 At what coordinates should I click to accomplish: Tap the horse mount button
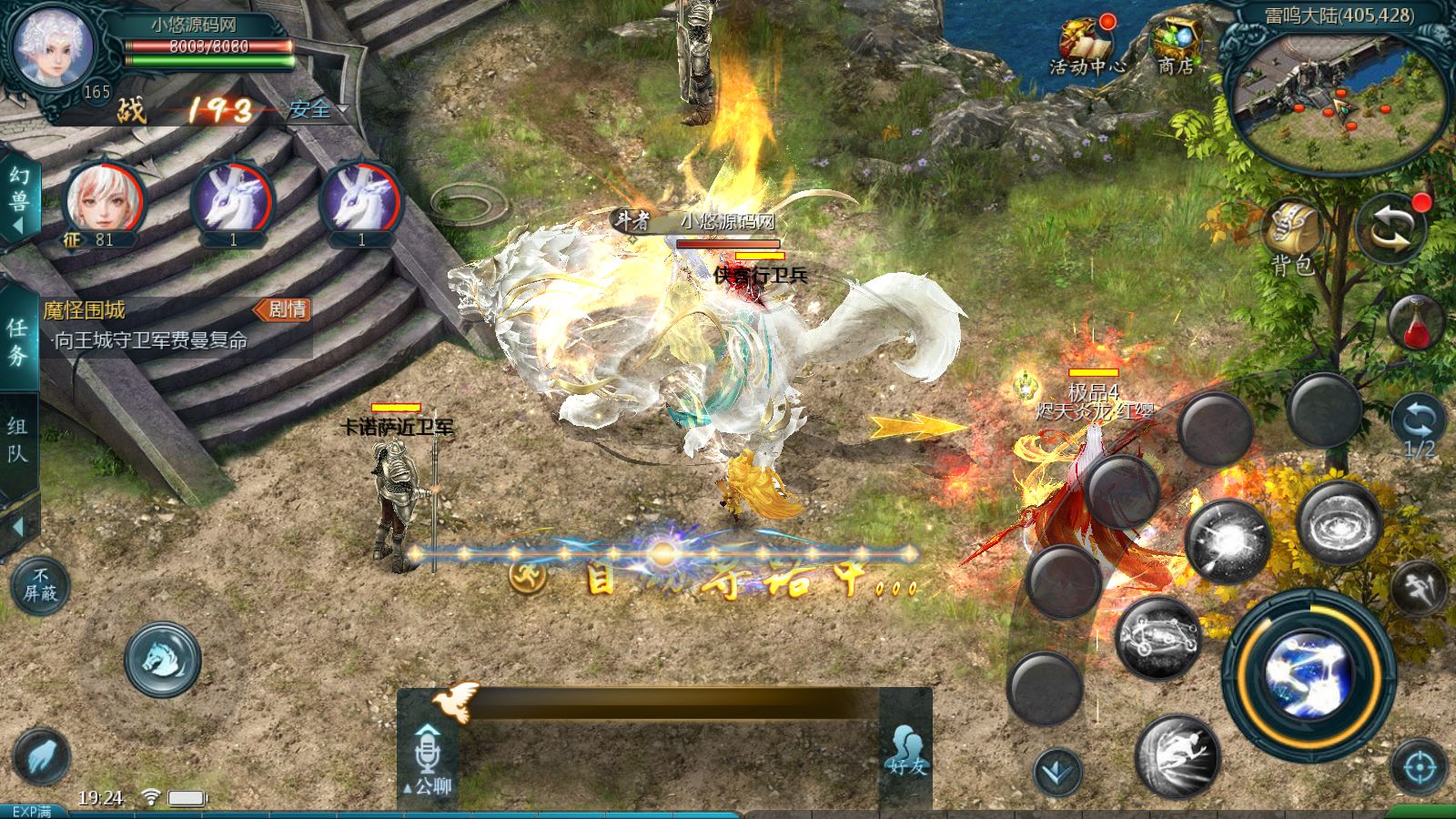pos(163,659)
